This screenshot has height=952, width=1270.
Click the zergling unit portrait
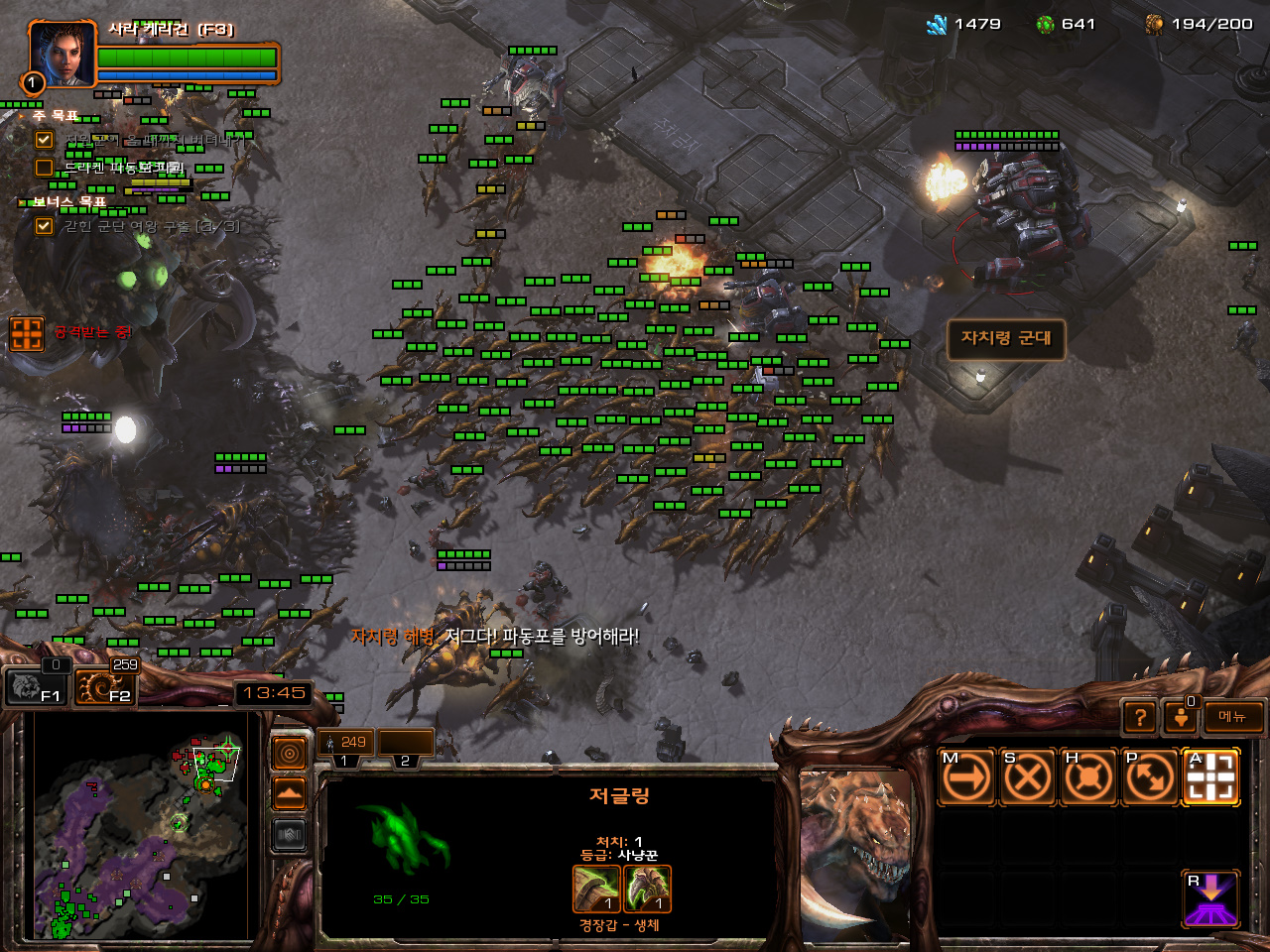tap(855, 853)
